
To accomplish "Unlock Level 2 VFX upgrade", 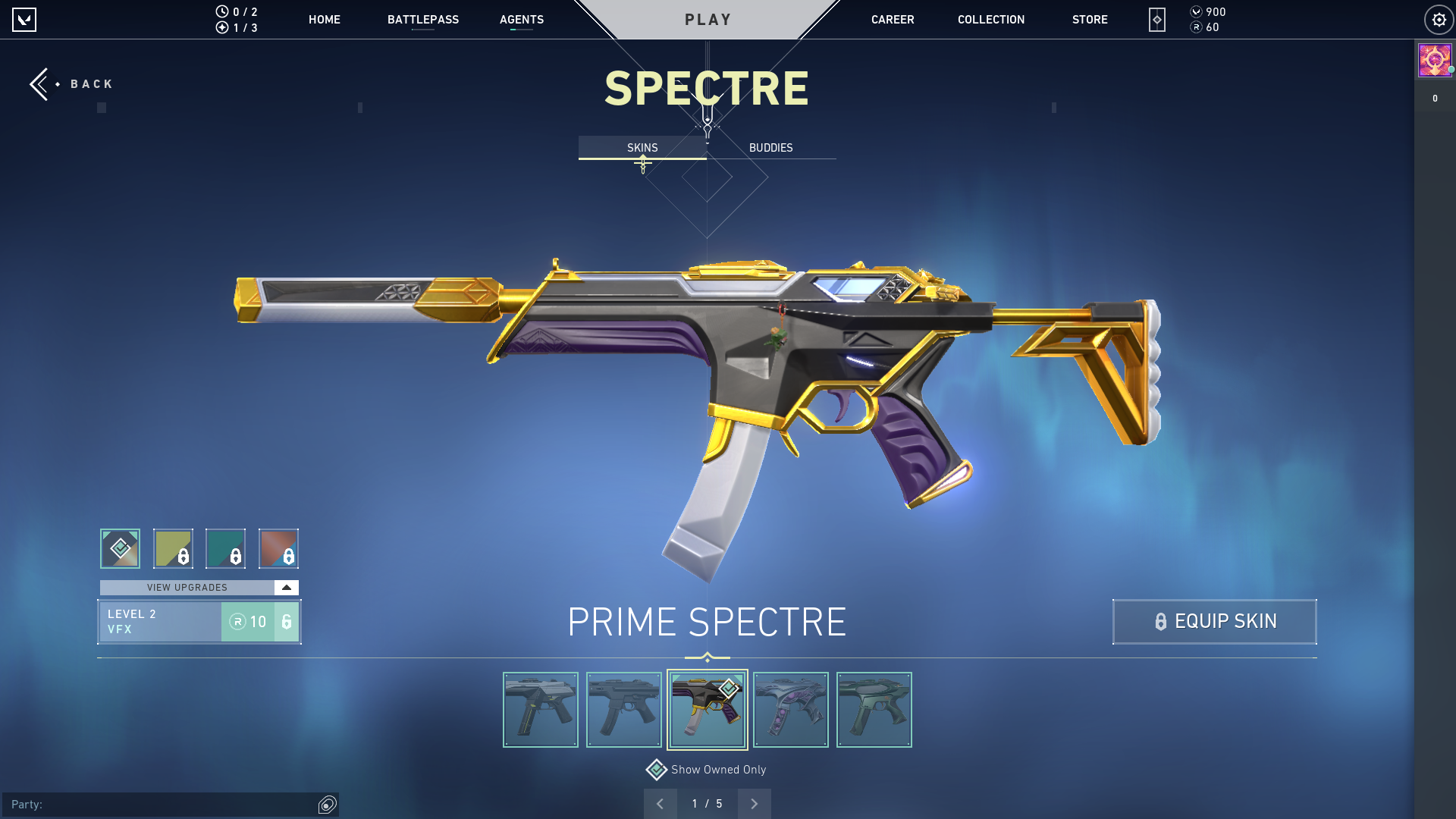I will pyautogui.click(x=259, y=622).
